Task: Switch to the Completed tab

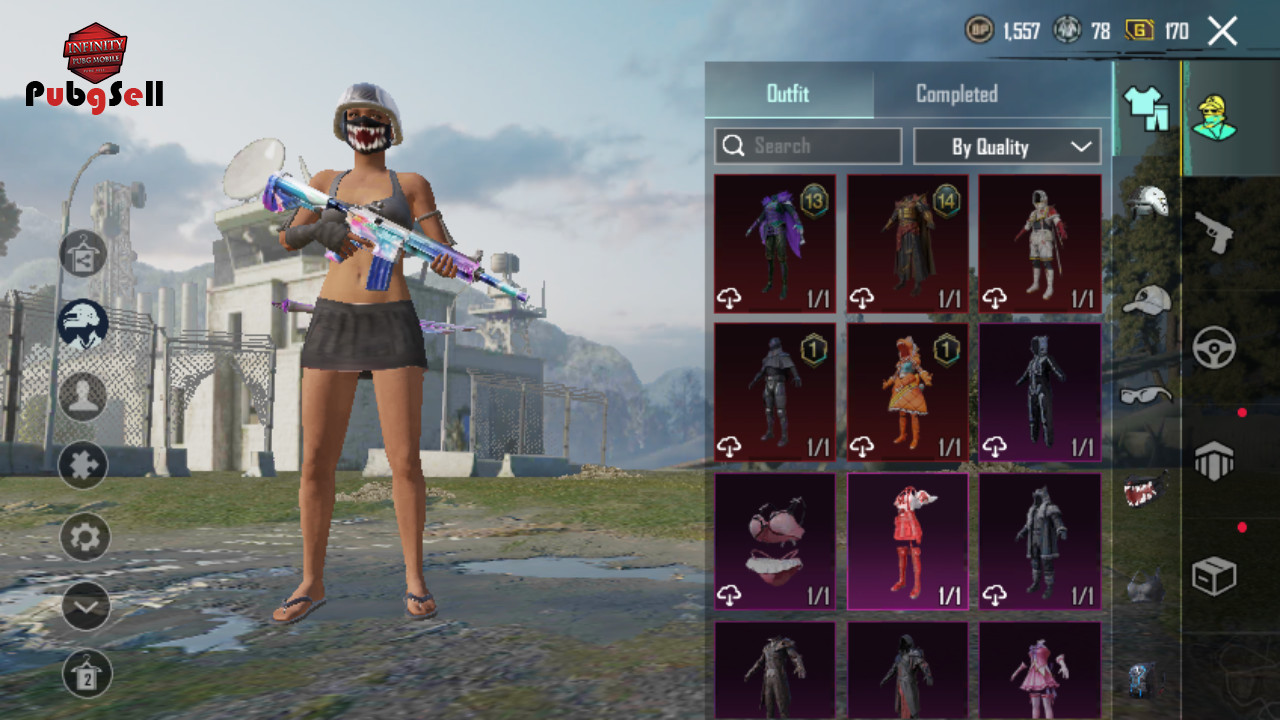Action: pos(956,94)
